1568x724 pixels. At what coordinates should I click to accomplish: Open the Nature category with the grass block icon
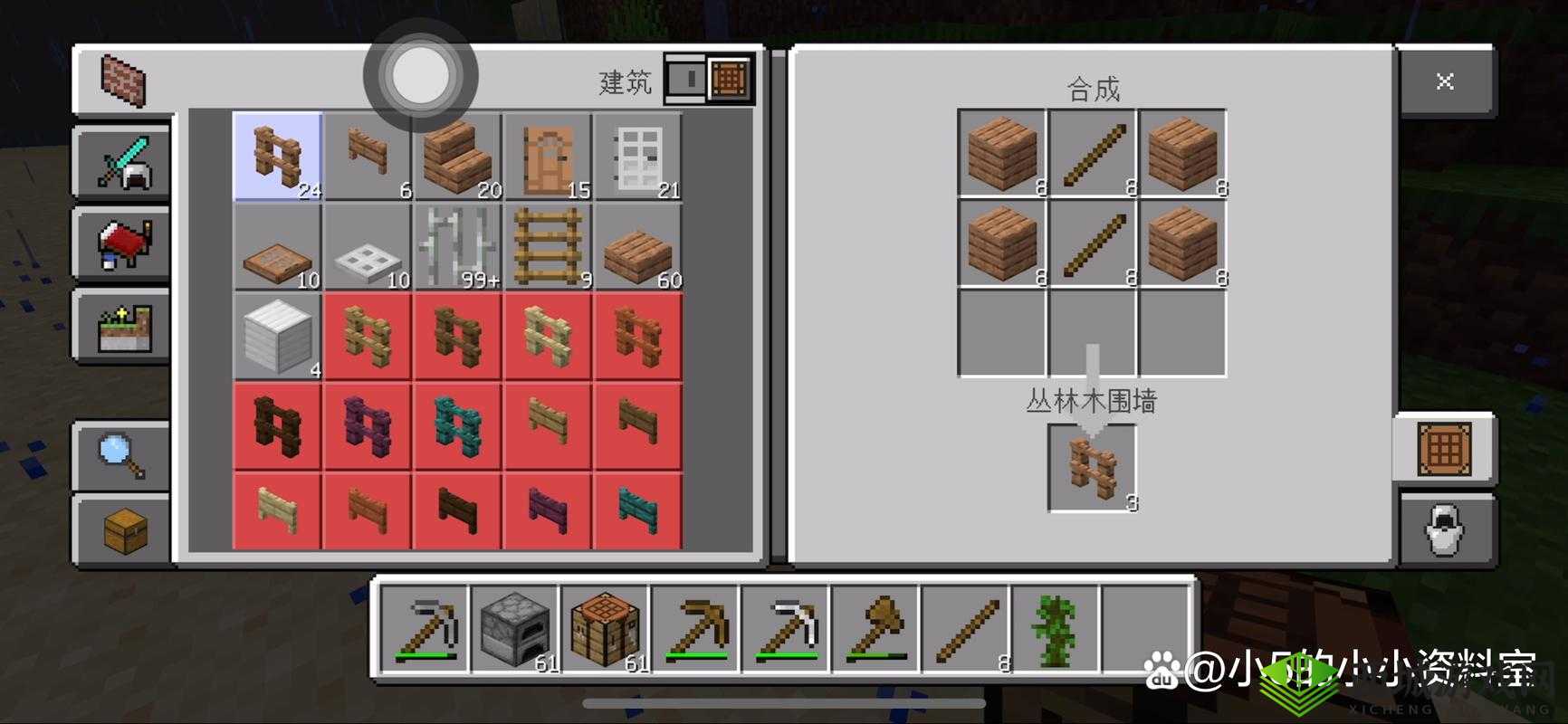pos(122,328)
